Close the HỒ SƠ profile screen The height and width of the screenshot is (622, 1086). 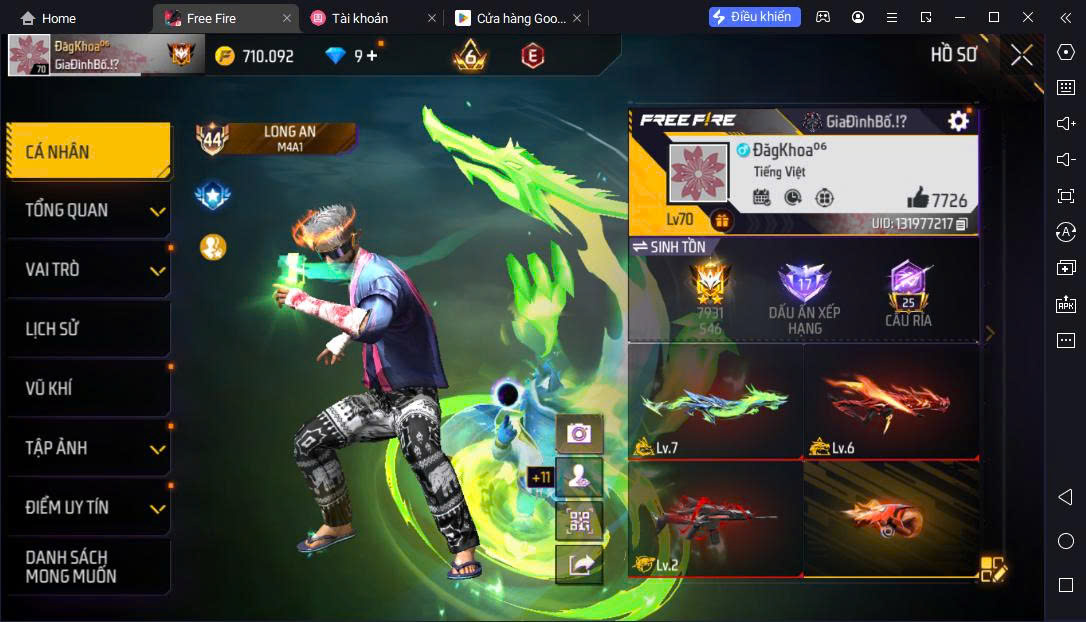coord(1021,55)
